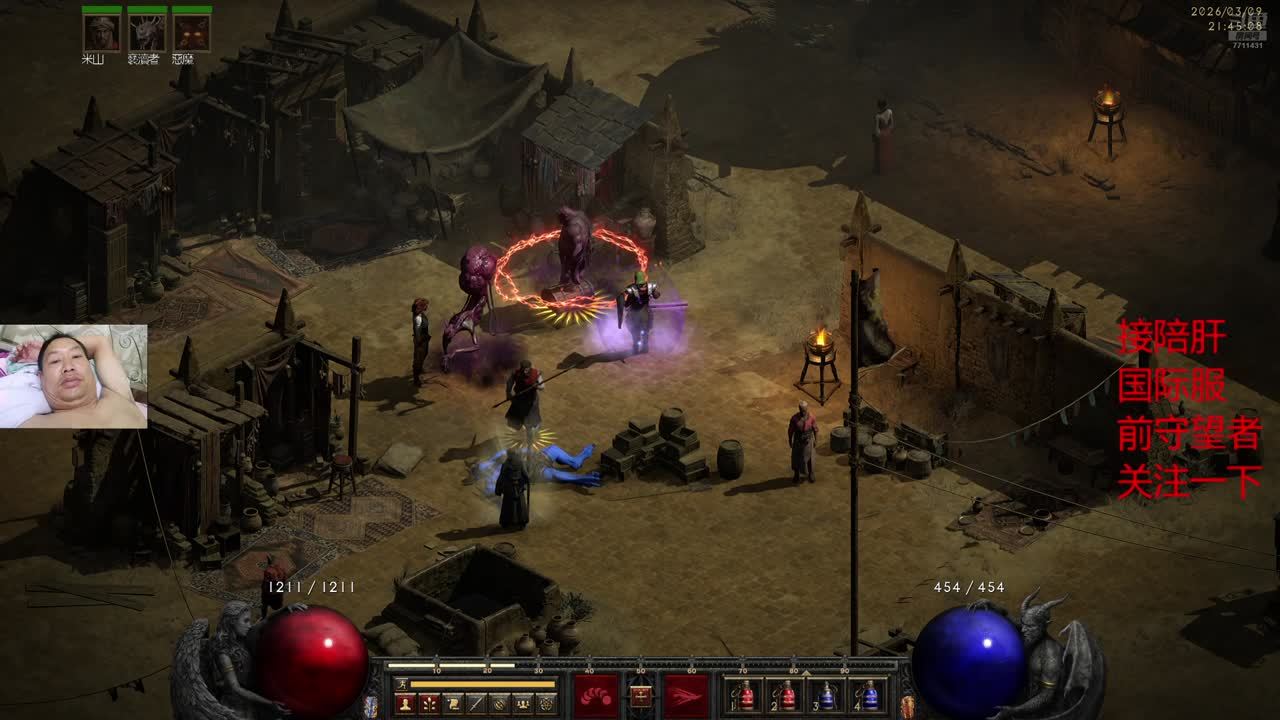The width and height of the screenshot is (1280, 720).
Task: Open the quest log scroll icon
Action: (453, 703)
